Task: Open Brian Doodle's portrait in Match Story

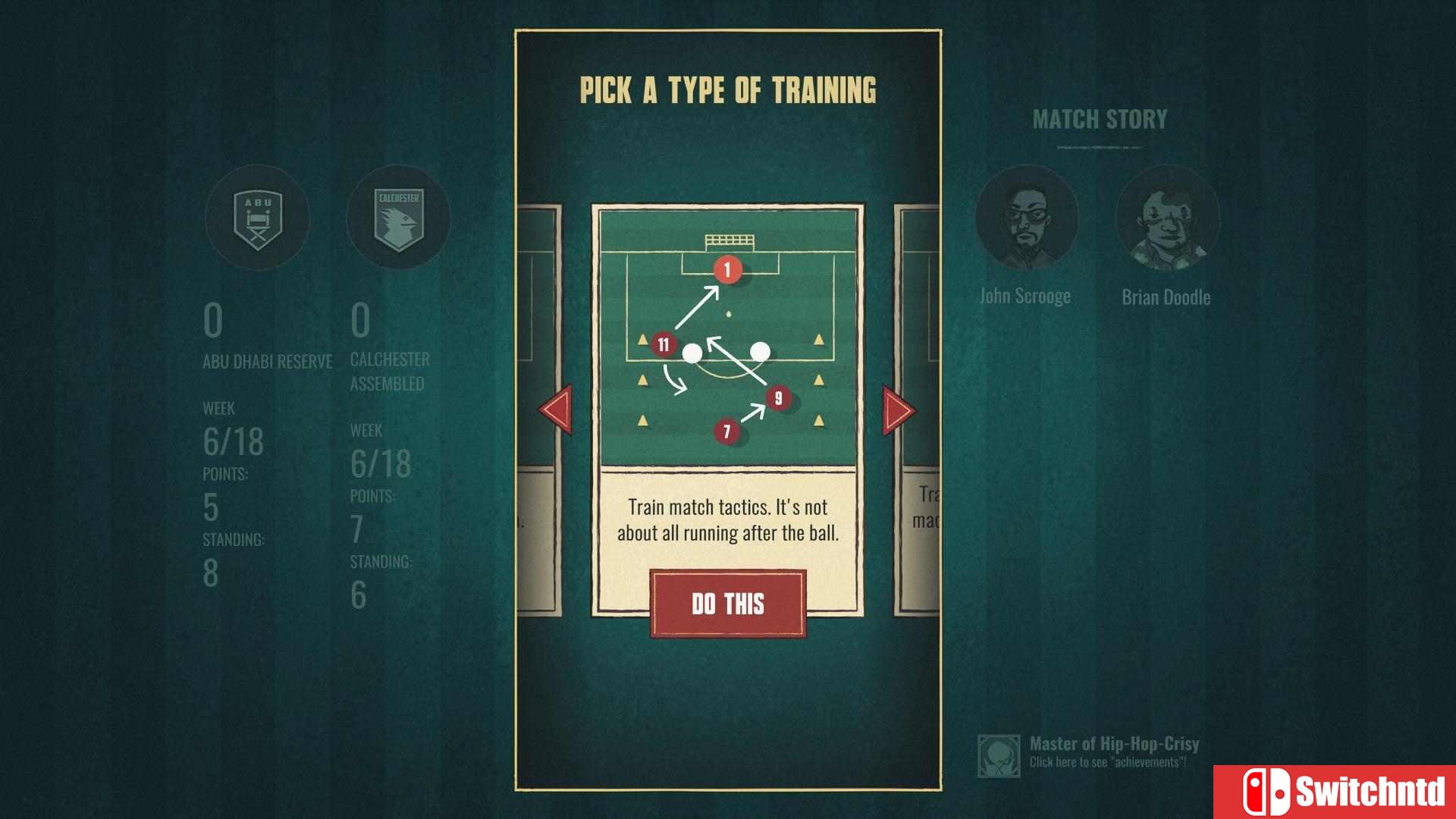Action: pos(1166,218)
